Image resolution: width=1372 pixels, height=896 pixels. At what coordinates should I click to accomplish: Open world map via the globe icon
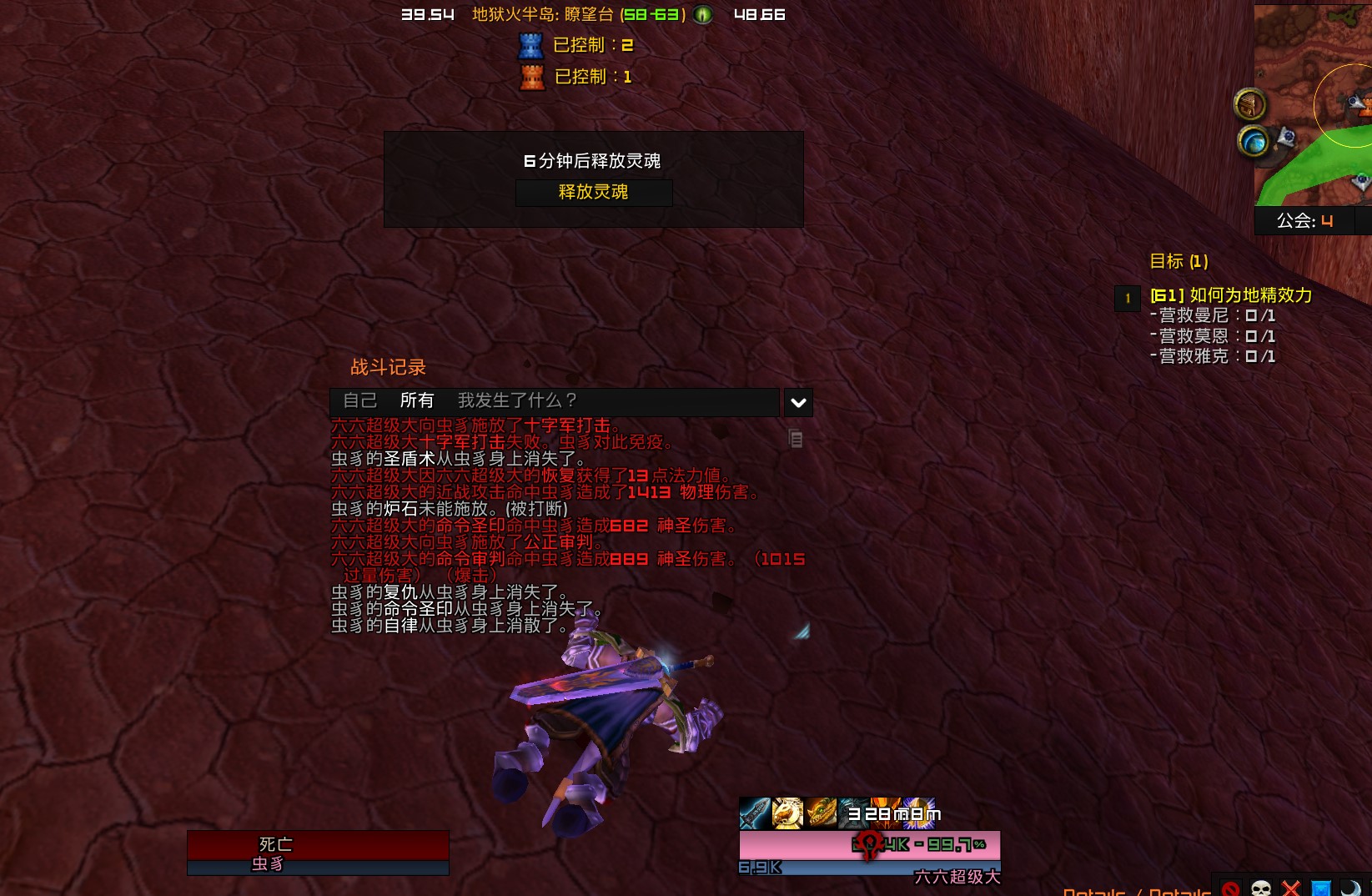[x=1254, y=142]
